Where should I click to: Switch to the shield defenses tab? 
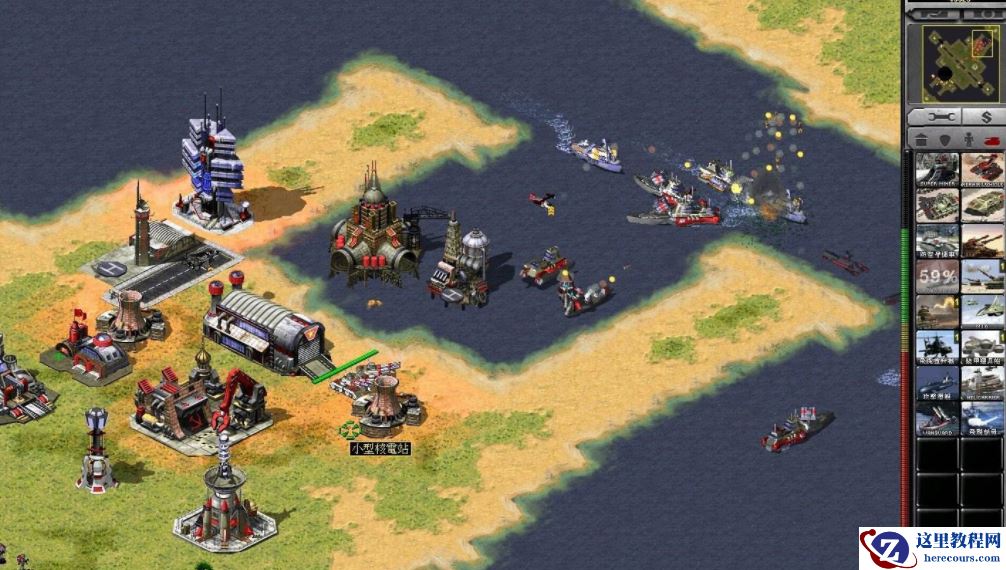pyautogui.click(x=943, y=141)
